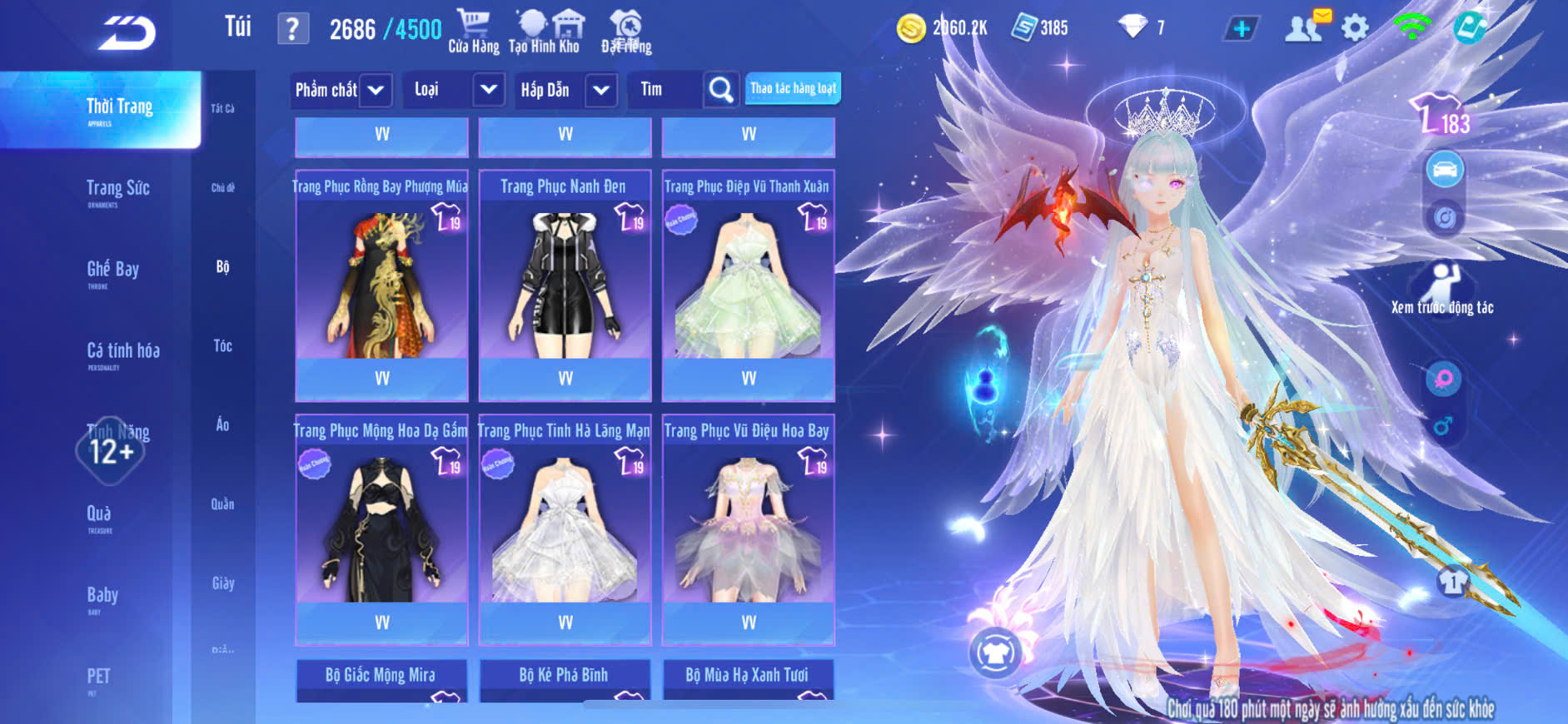1568x724 pixels.
Task: Open the gear settings icon
Action: pyautogui.click(x=1355, y=28)
